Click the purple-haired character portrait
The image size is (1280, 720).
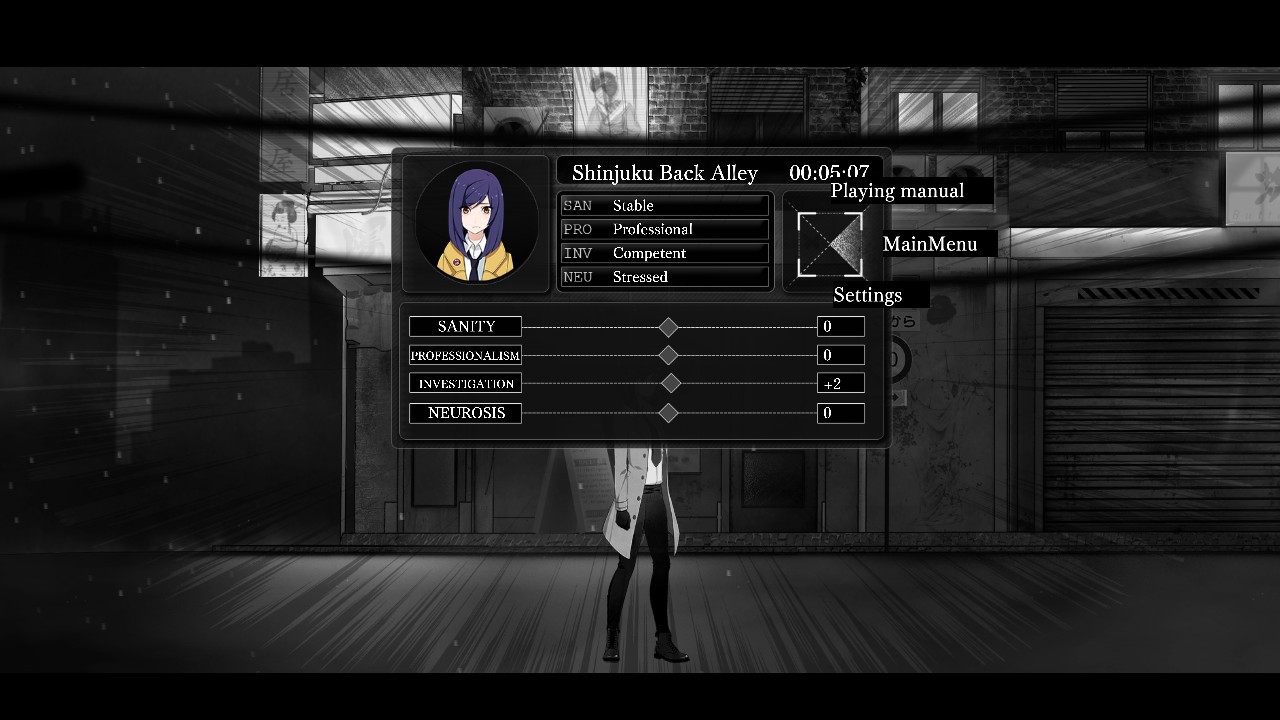[477, 224]
